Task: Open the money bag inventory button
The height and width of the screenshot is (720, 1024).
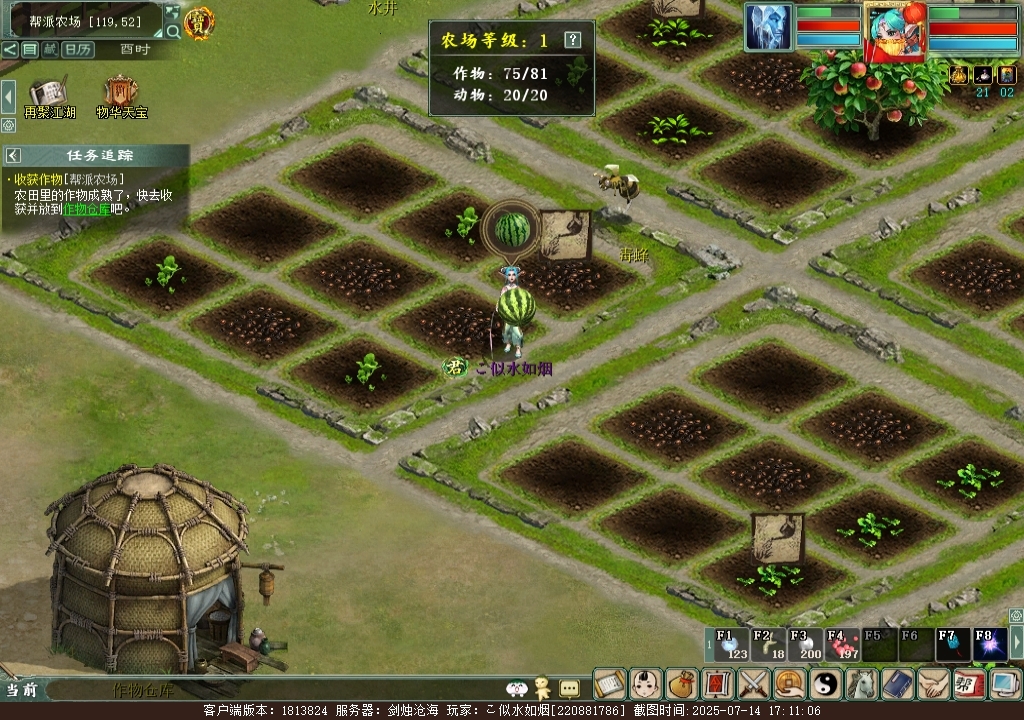Action: click(x=681, y=684)
